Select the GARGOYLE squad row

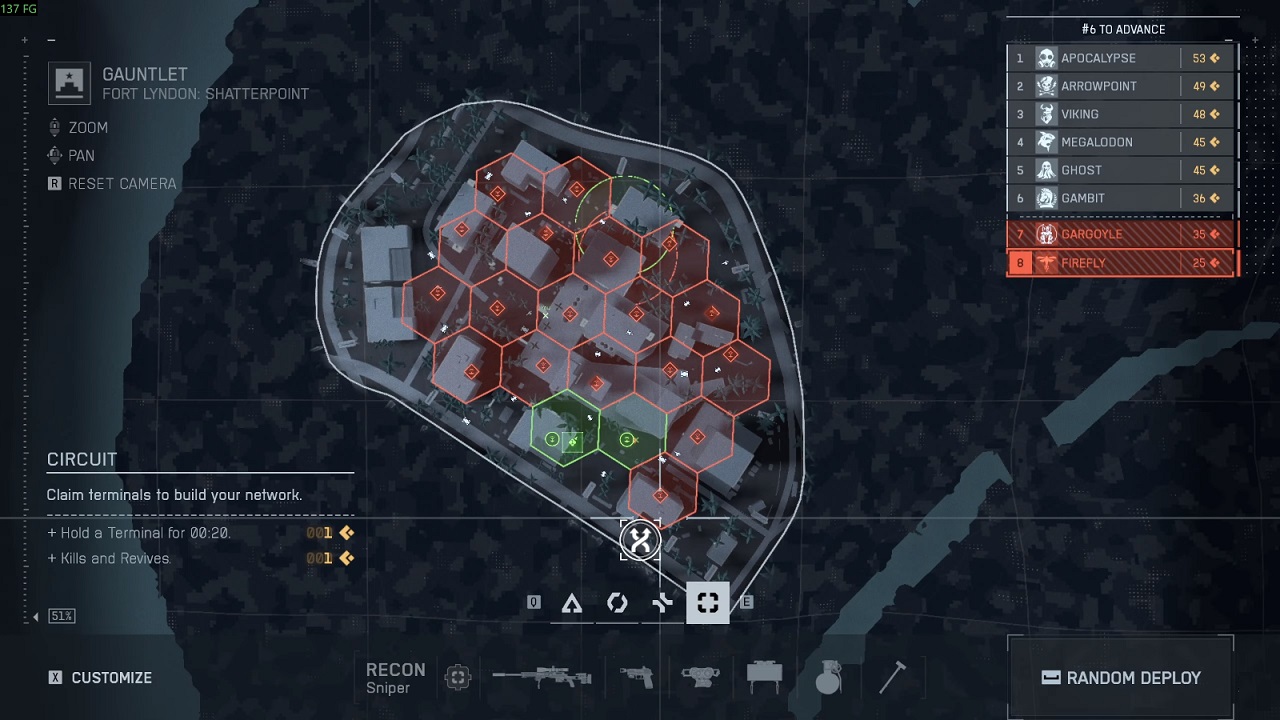1121,234
